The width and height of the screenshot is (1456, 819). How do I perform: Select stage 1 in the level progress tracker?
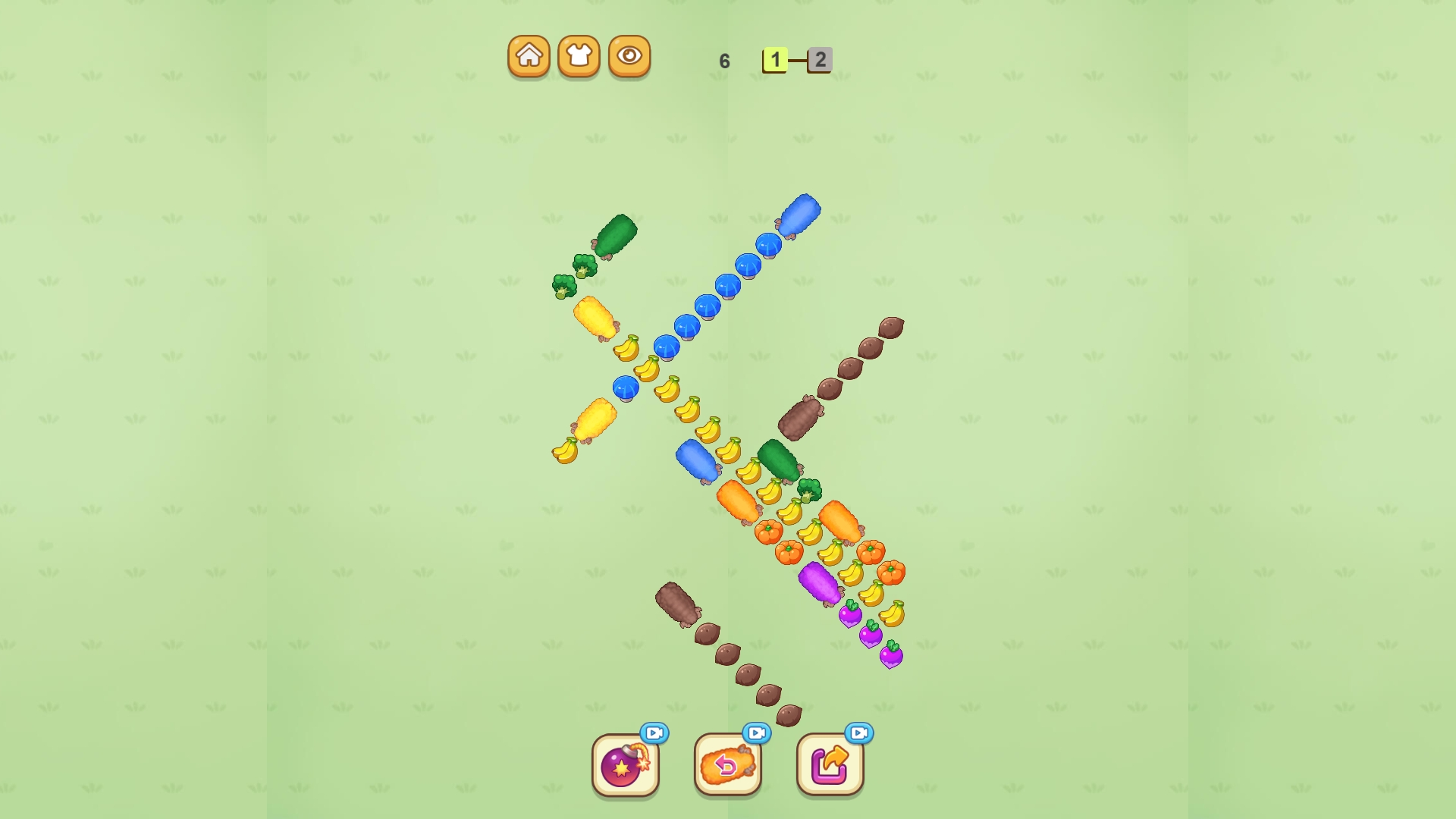click(x=775, y=59)
